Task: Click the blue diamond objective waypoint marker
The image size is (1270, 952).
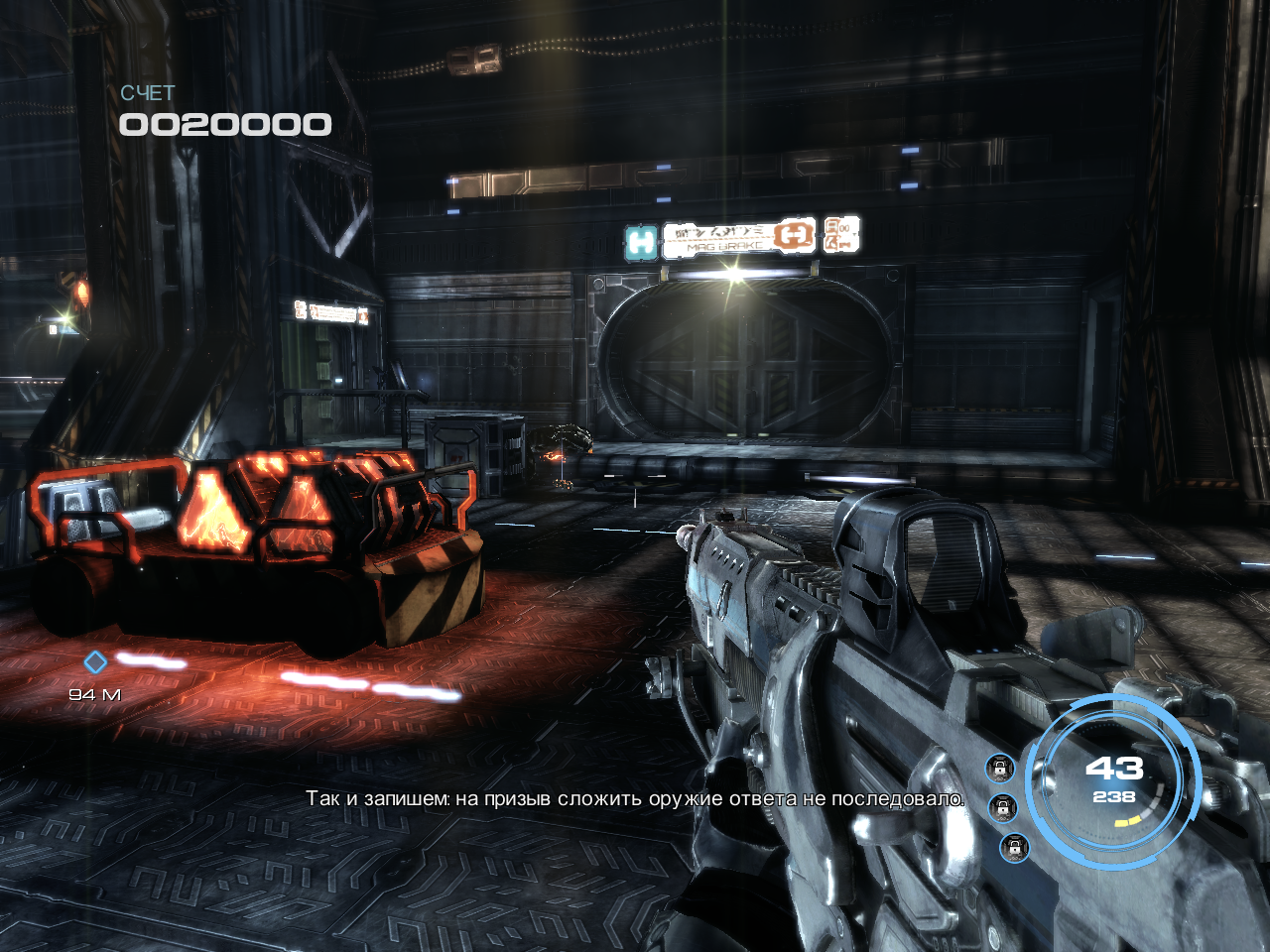Action: (94, 661)
